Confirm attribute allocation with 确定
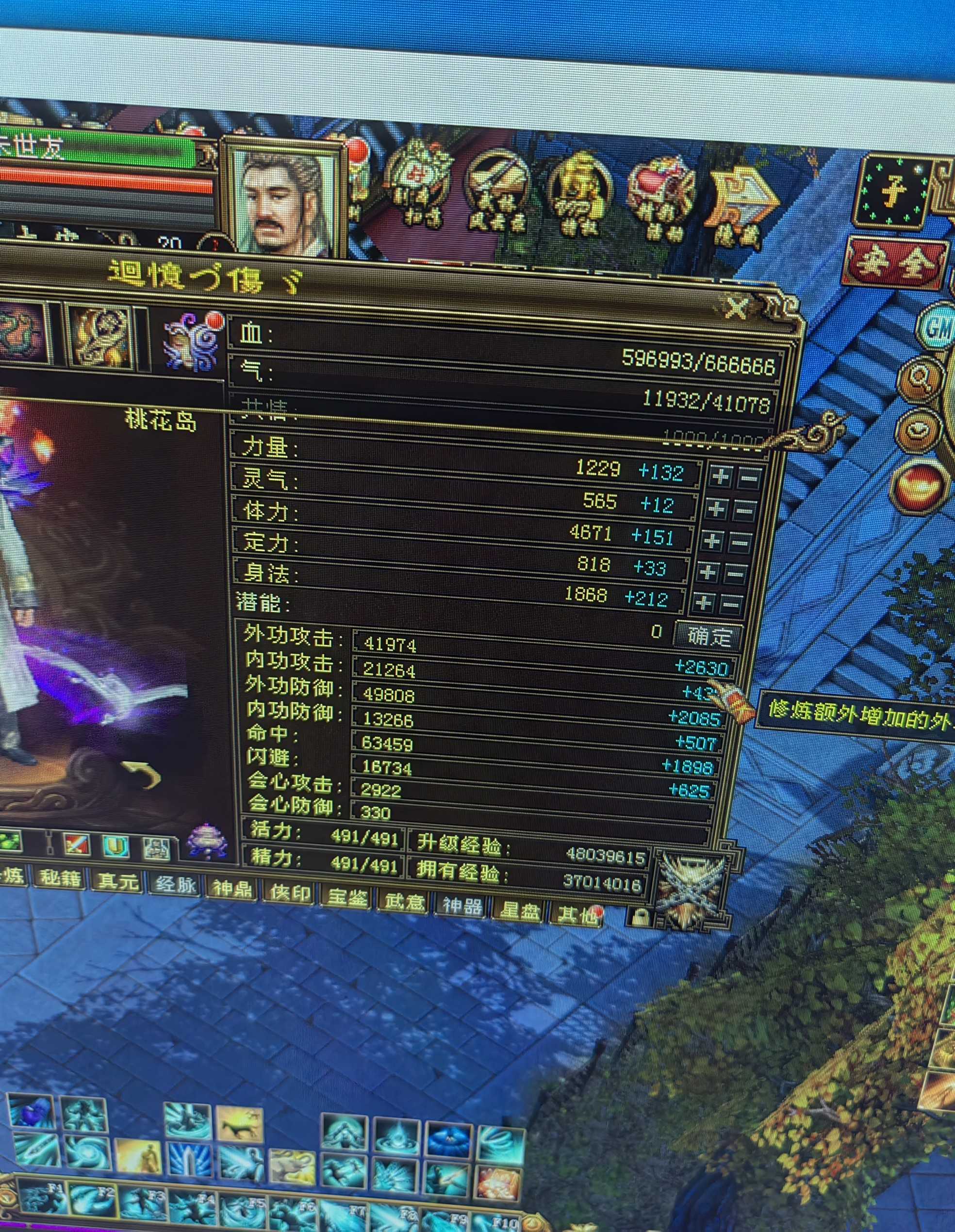The image size is (955, 1232). click(709, 636)
